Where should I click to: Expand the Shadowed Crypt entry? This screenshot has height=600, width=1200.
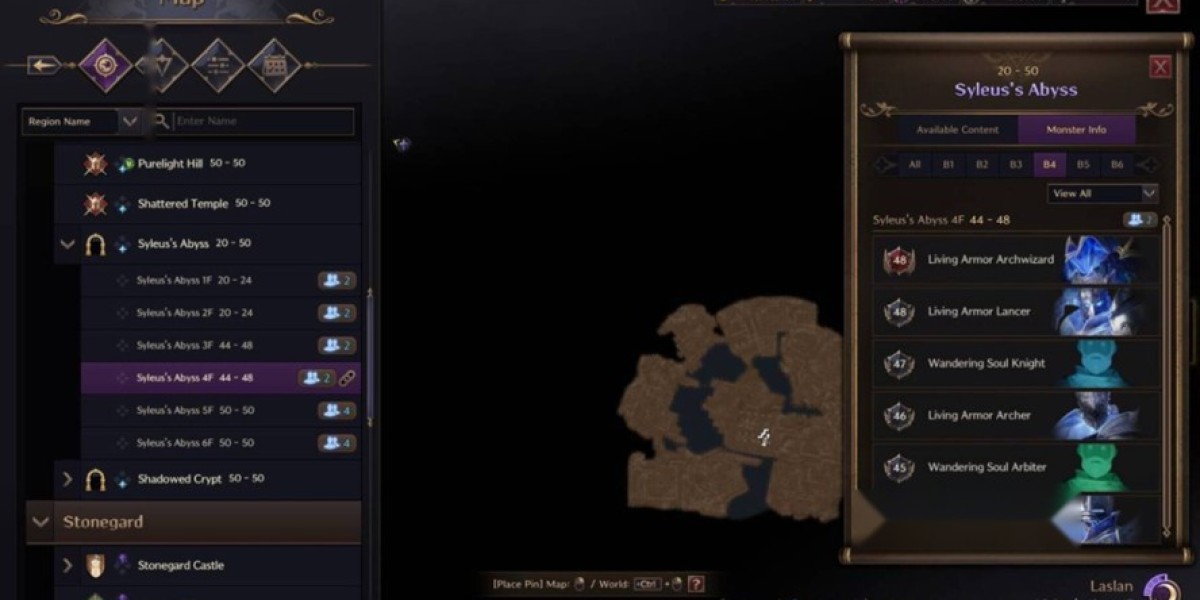click(68, 479)
